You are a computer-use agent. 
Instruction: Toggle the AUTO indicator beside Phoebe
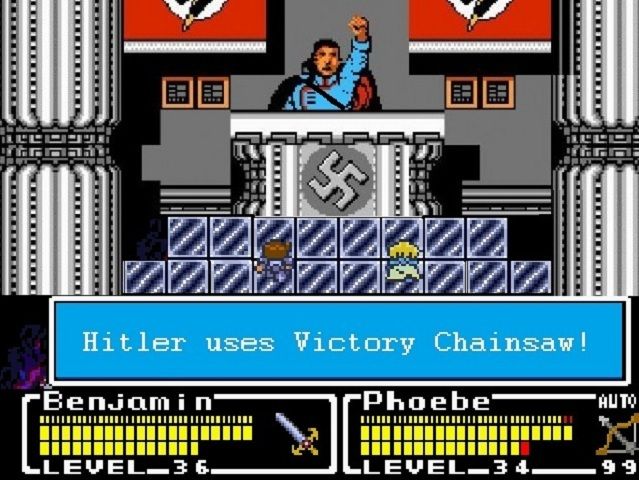pos(617,401)
